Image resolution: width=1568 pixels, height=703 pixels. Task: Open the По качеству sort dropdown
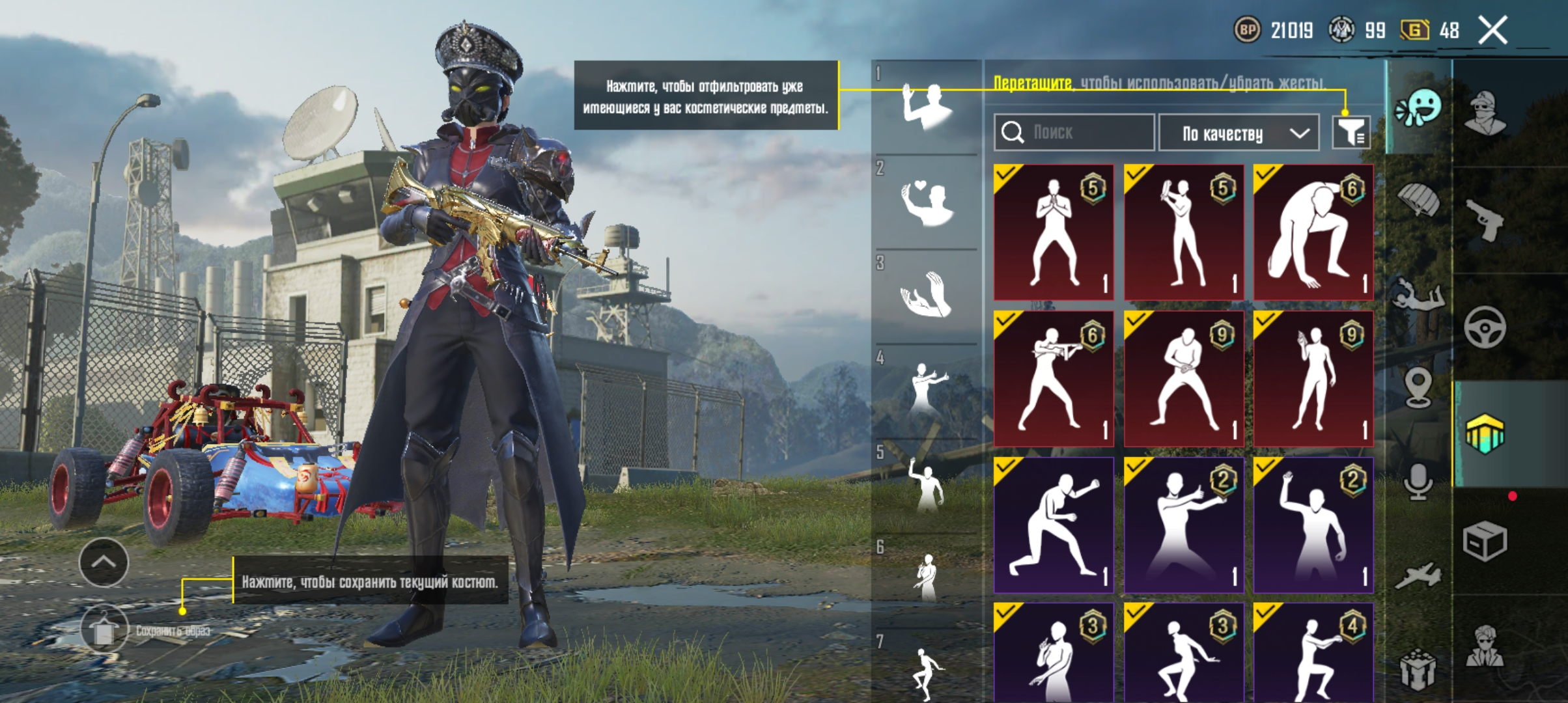pos(1239,133)
